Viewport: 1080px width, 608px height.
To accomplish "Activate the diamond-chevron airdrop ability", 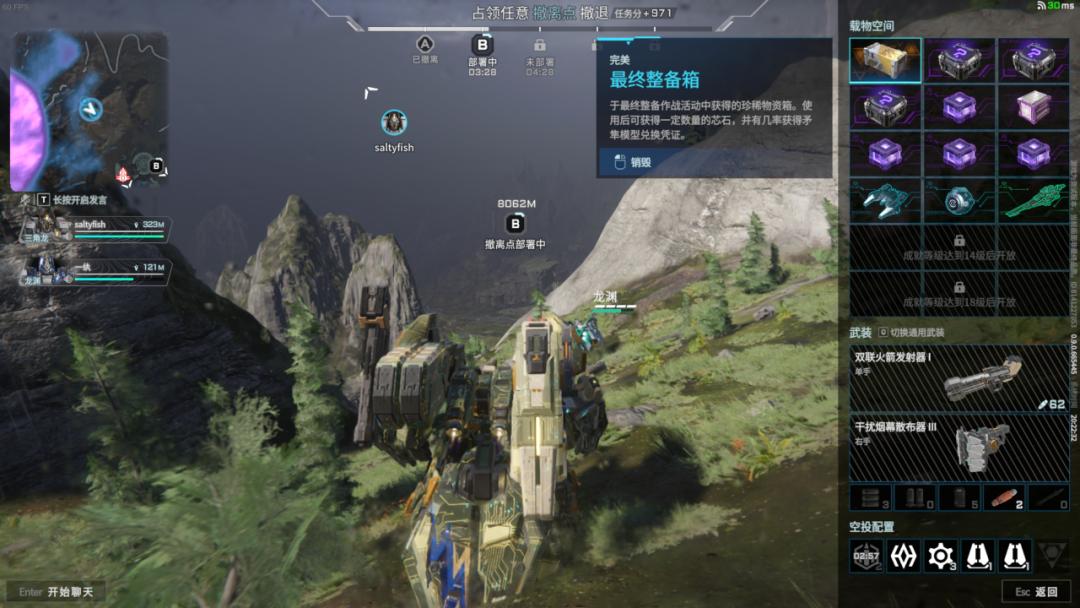I will pyautogui.click(x=903, y=556).
